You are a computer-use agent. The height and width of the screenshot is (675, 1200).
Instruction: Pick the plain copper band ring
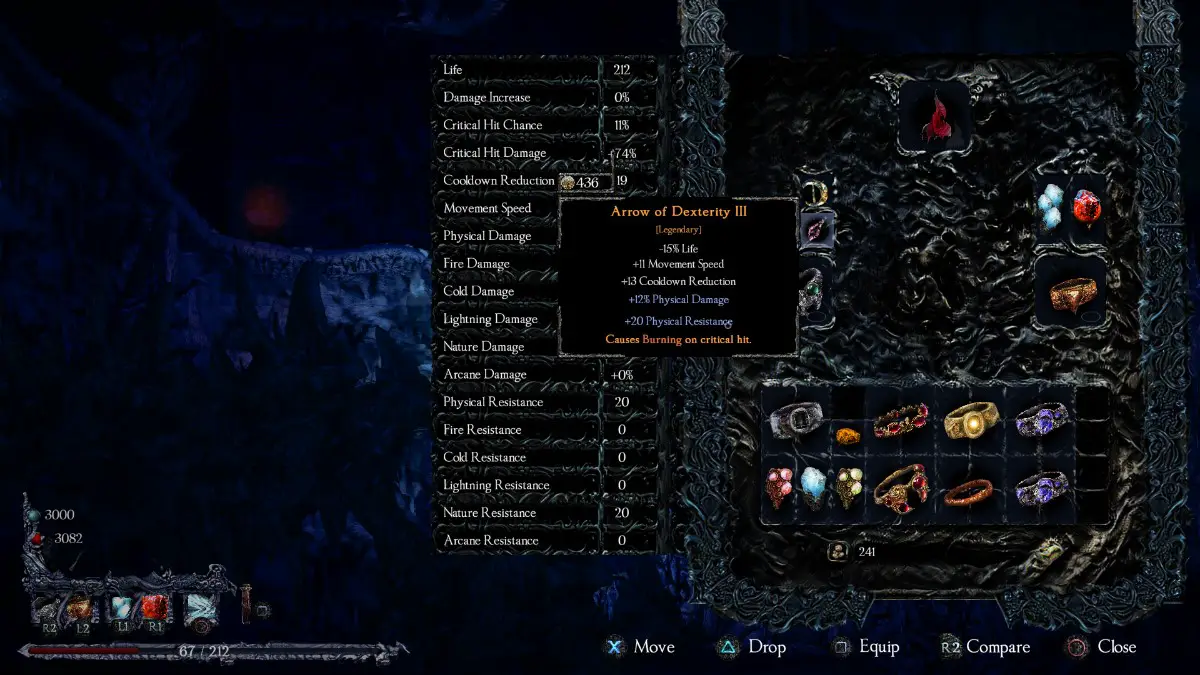click(970, 490)
